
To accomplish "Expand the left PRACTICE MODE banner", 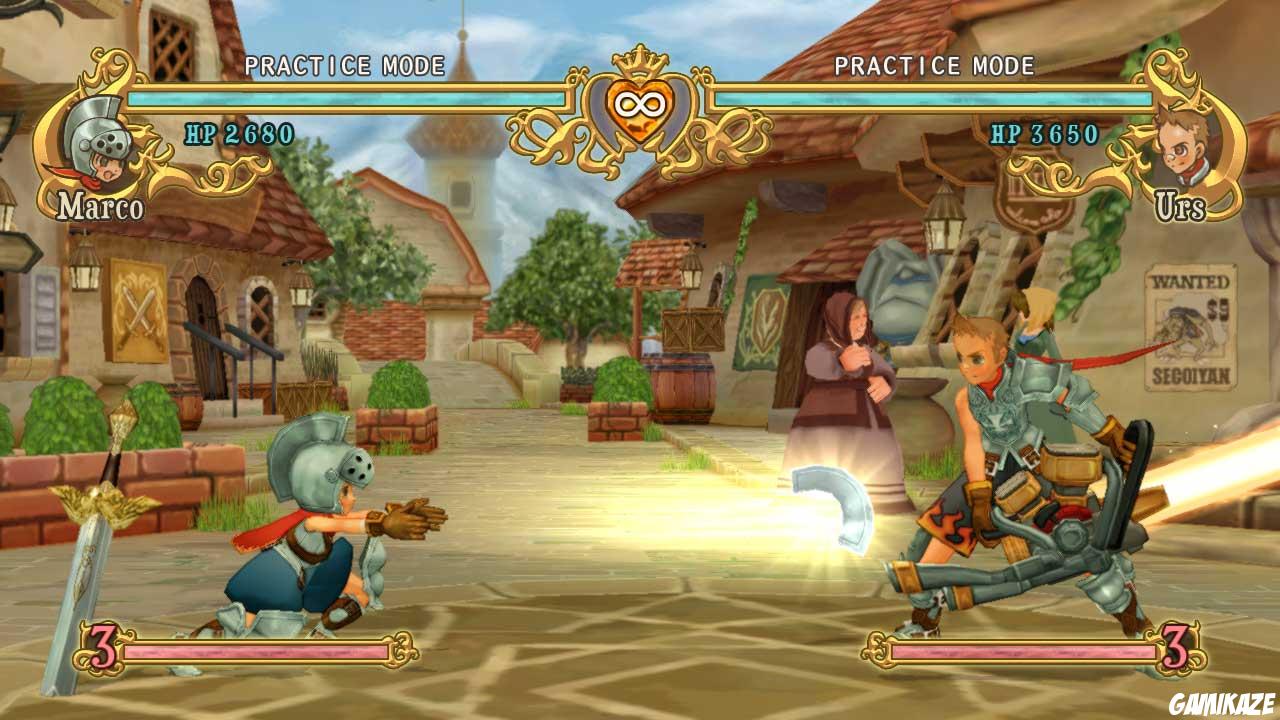I will [344, 66].
